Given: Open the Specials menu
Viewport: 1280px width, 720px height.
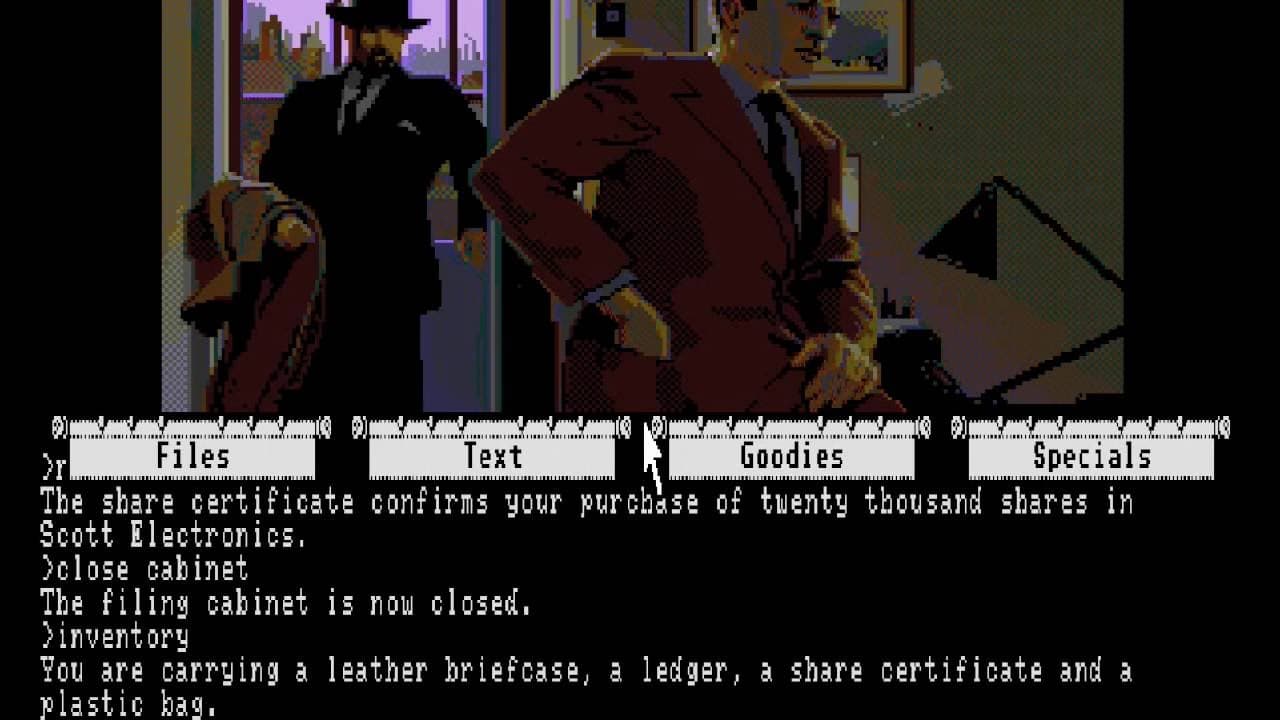Looking at the screenshot, I should coord(1090,457).
